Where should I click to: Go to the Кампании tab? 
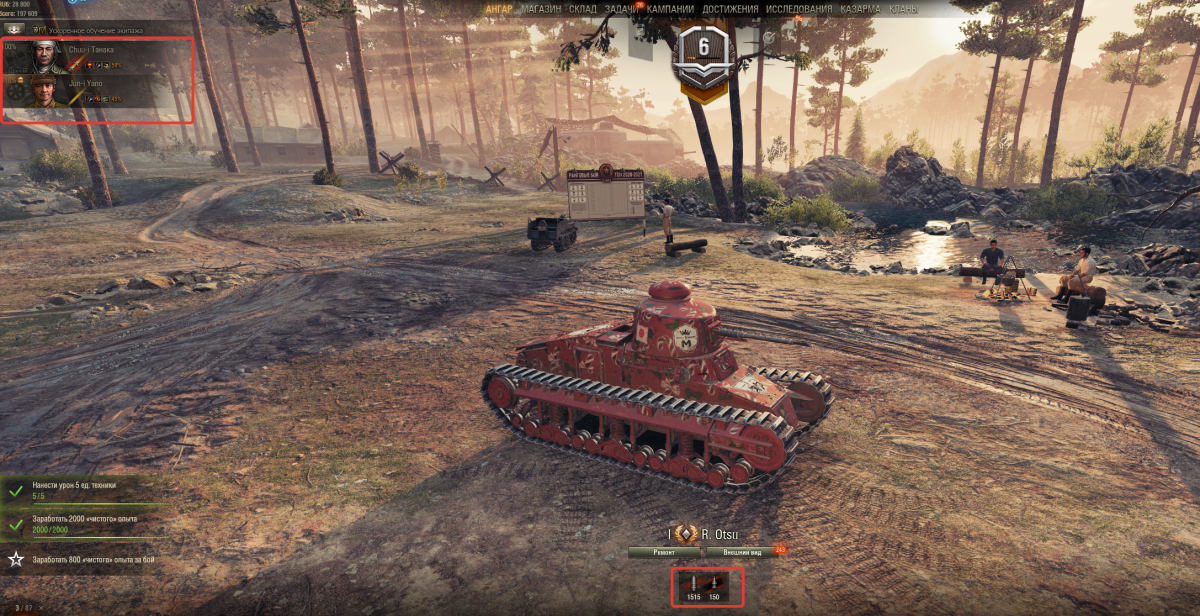671,9
